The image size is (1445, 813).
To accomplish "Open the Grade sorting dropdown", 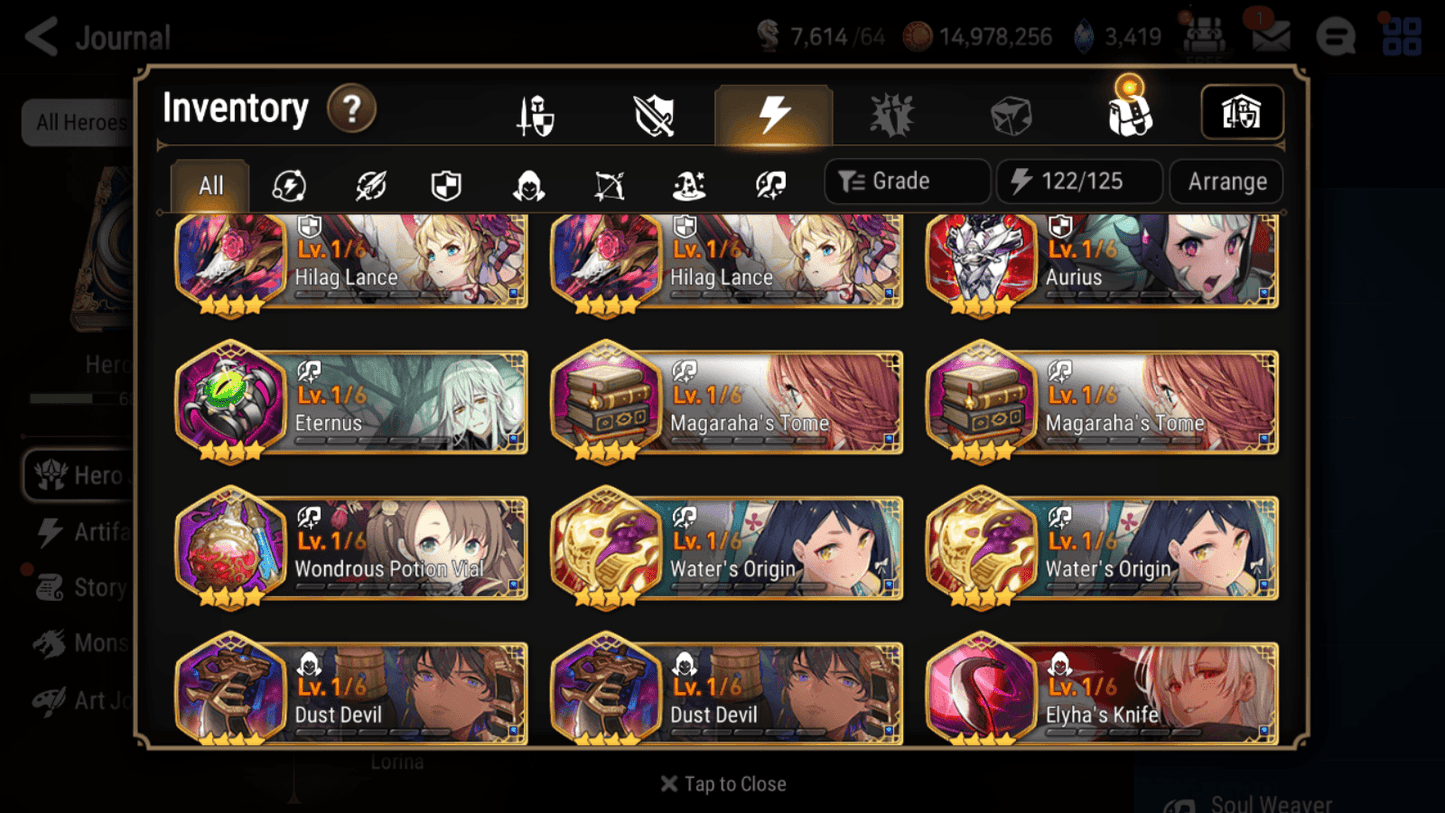I will pos(905,181).
